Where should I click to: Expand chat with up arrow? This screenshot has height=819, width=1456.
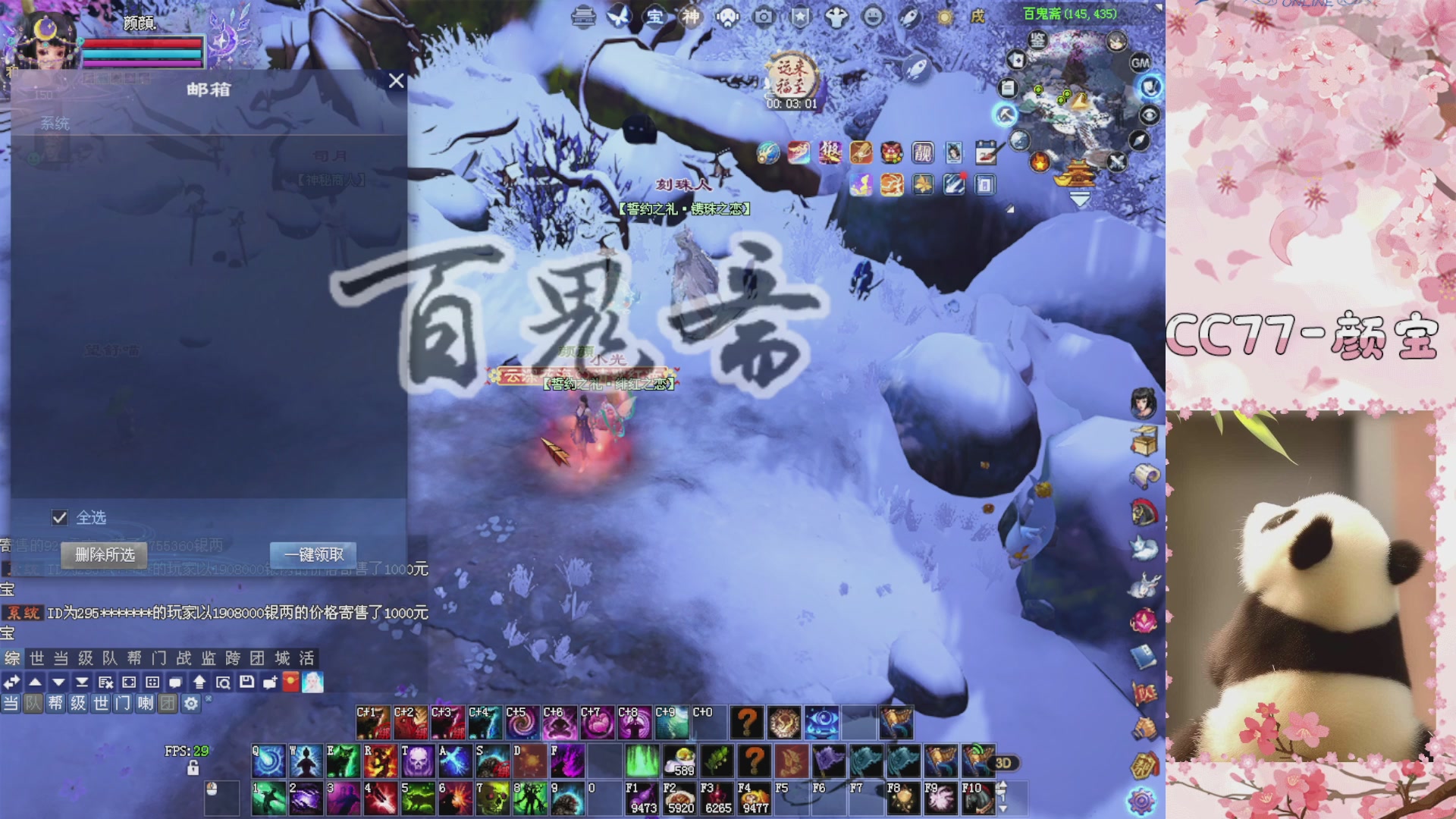[x=36, y=683]
